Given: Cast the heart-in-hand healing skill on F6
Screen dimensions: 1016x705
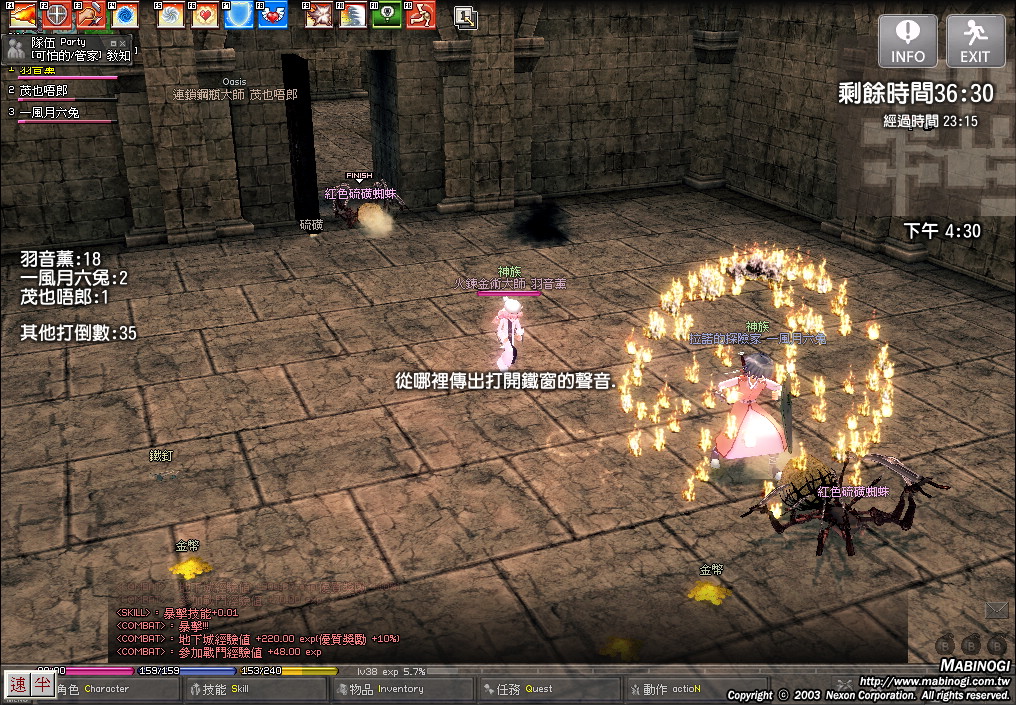Looking at the screenshot, I should 205,15.
